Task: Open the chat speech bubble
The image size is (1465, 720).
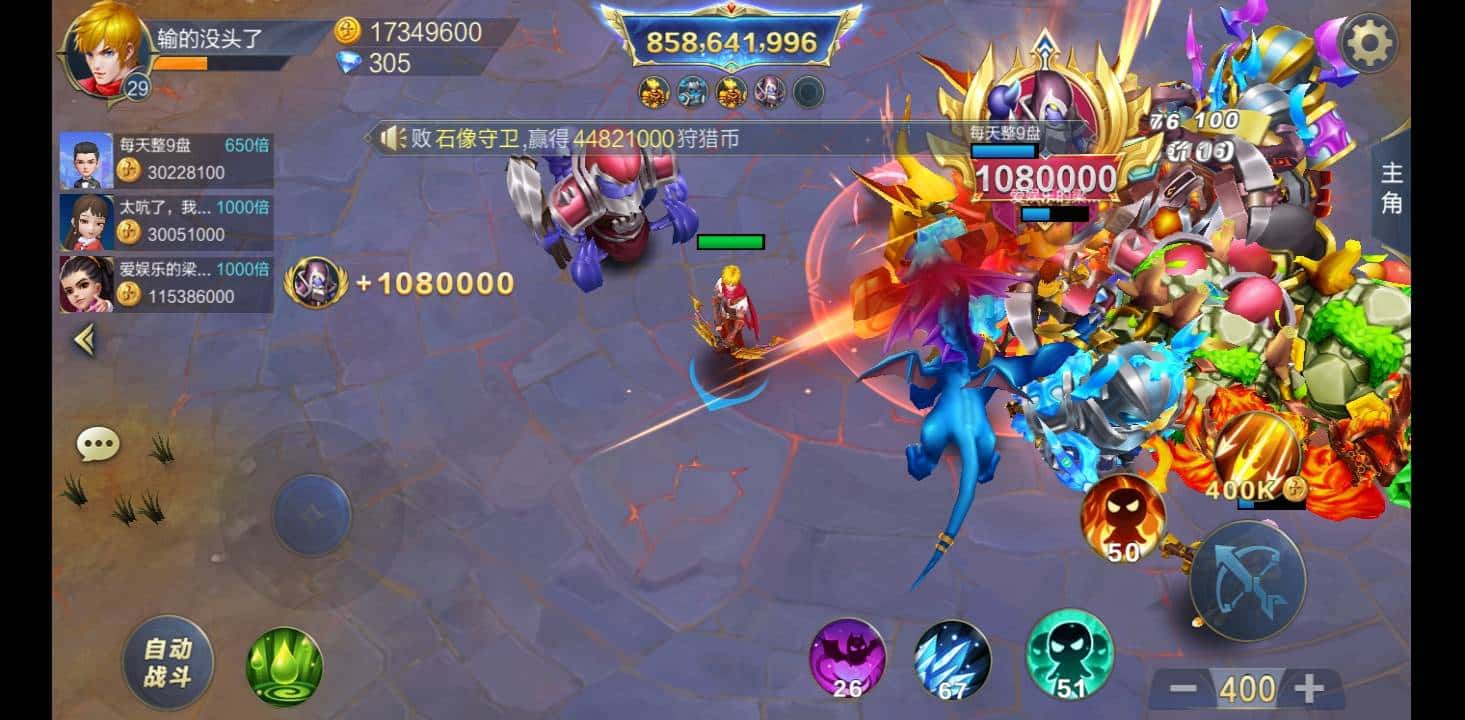Action: [98, 444]
